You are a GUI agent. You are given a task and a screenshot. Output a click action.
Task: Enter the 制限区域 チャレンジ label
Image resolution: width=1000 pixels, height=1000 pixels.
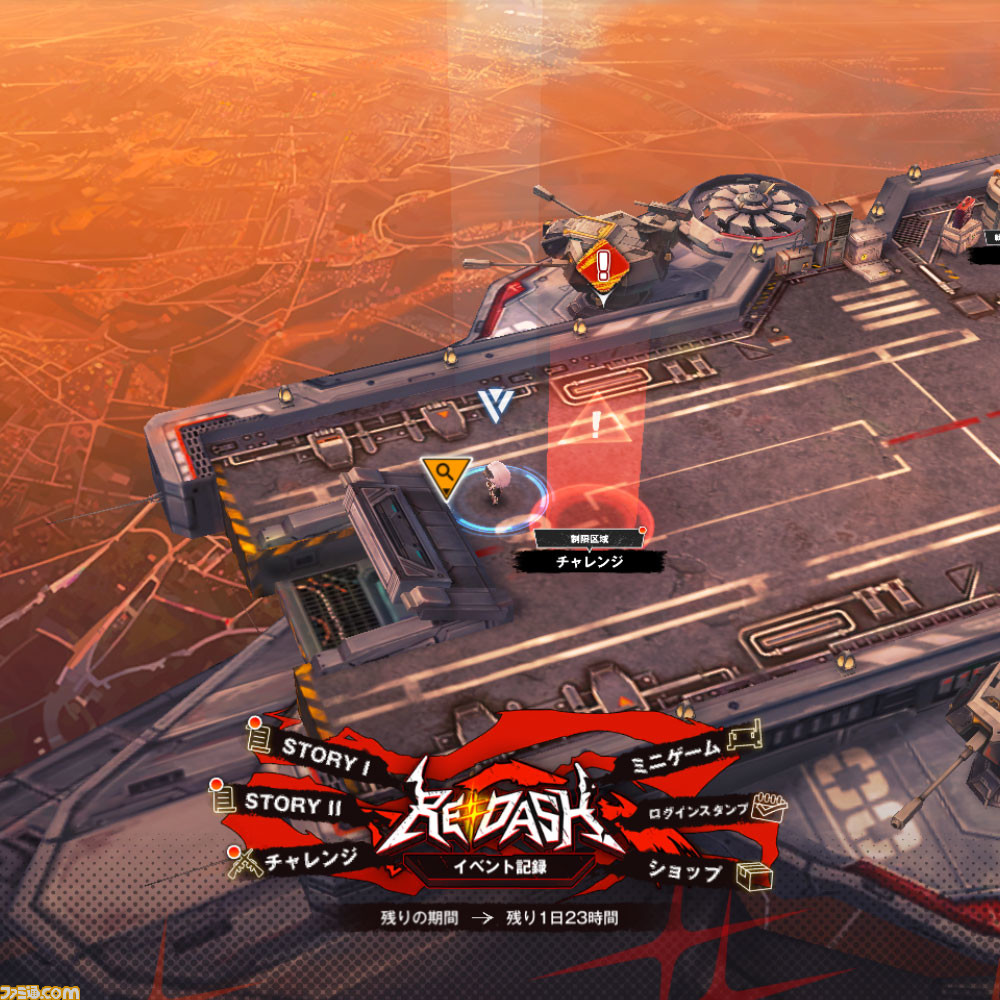(590, 560)
